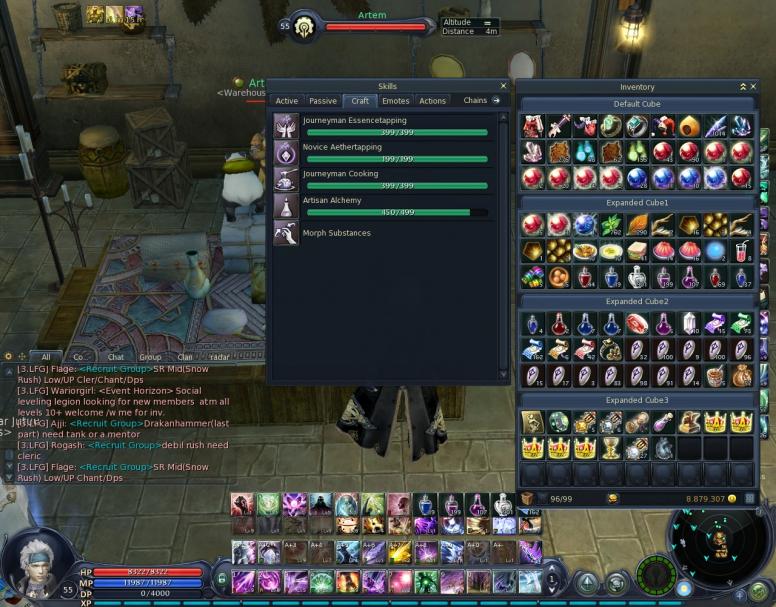Image resolution: width=776 pixels, height=607 pixels.
Task: Close the Skills window
Action: tap(503, 86)
